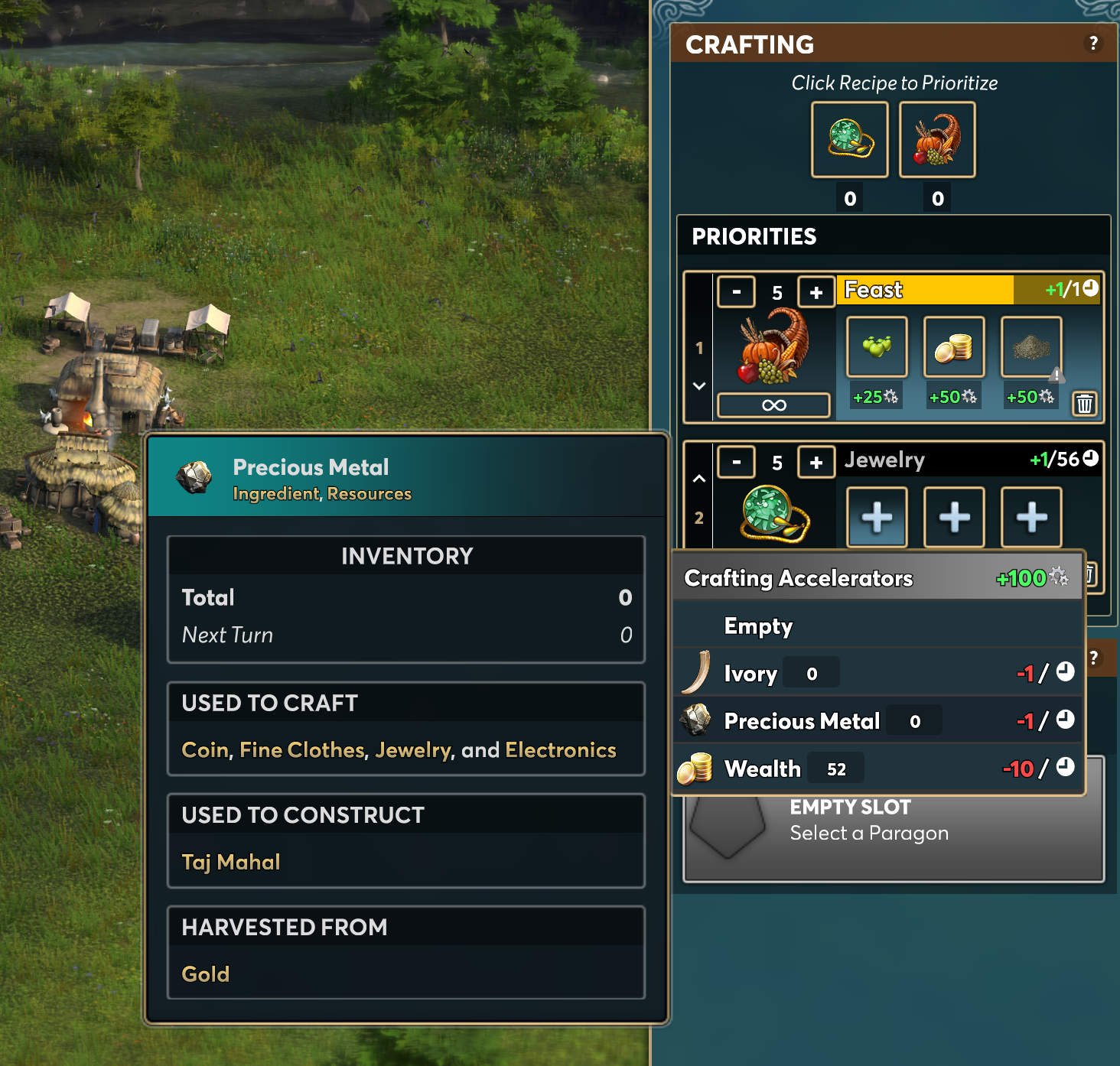Select the grey powder accelerator slot in Feast
Screen dimensions: 1120x1066
(1031, 347)
